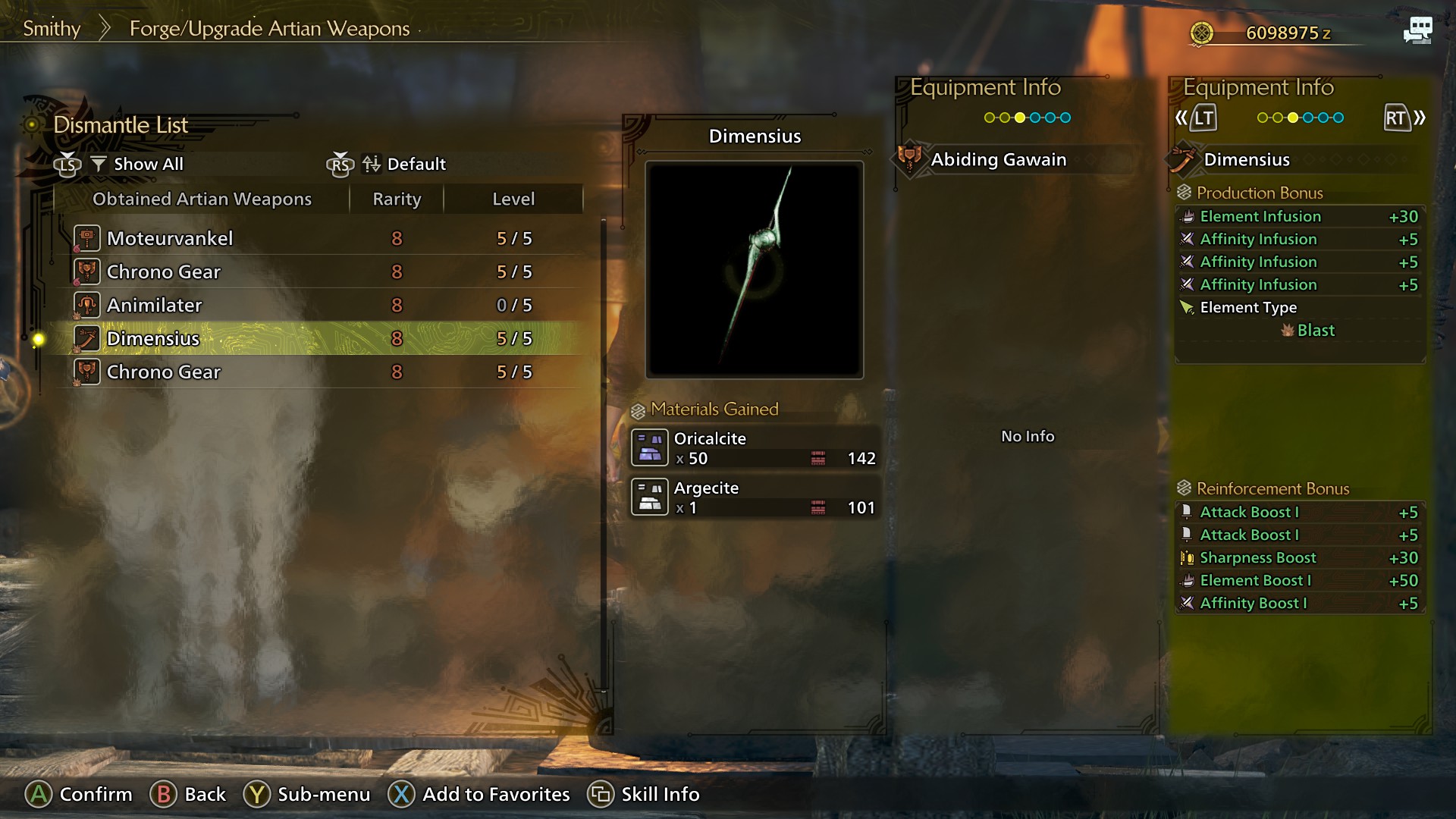Click the Rarity column header
The width and height of the screenshot is (1456, 819).
coord(397,199)
